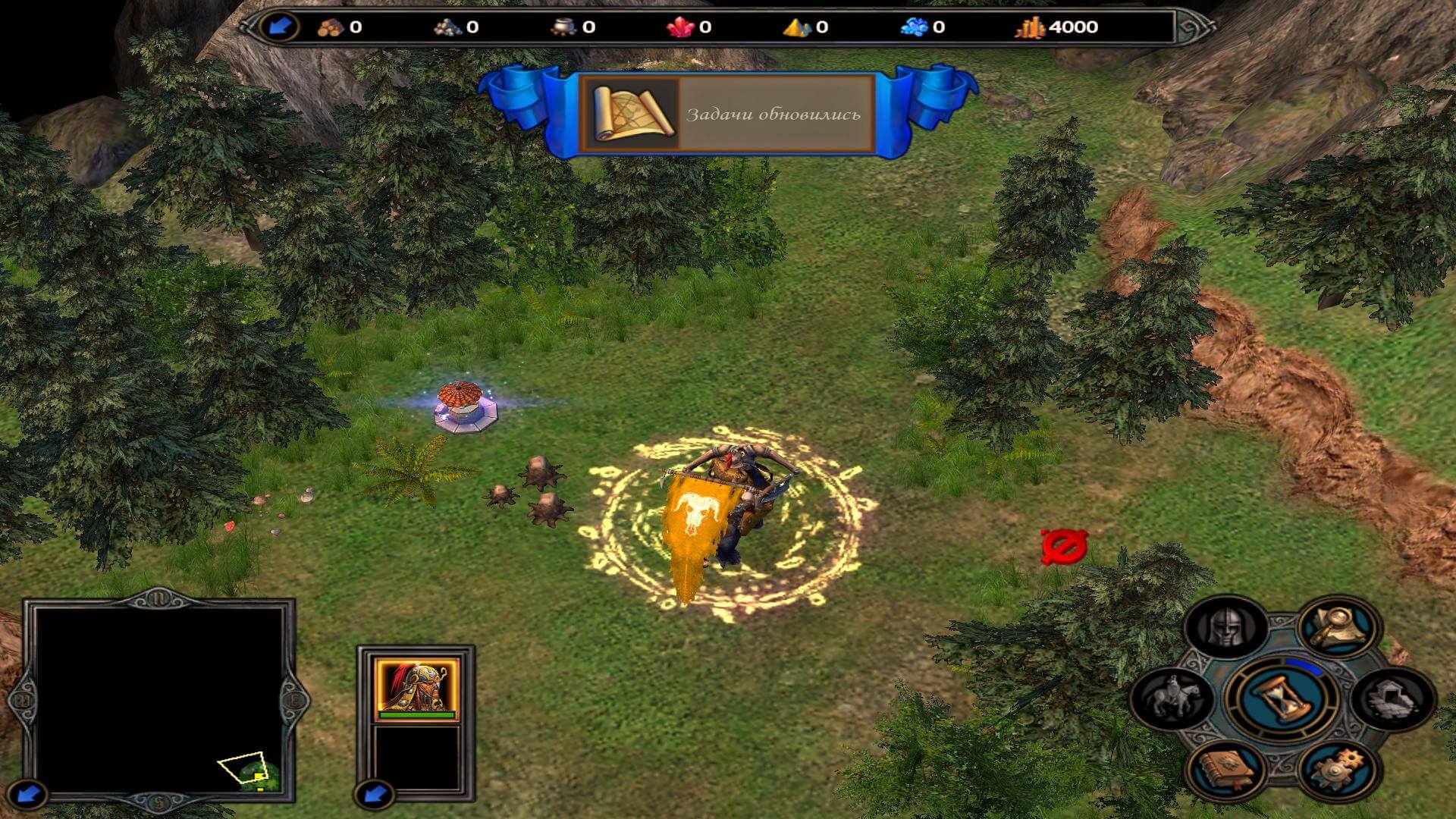Image resolution: width=1456 pixels, height=819 pixels.
Task: Click the S compass button on the minimap
Action: point(159,799)
